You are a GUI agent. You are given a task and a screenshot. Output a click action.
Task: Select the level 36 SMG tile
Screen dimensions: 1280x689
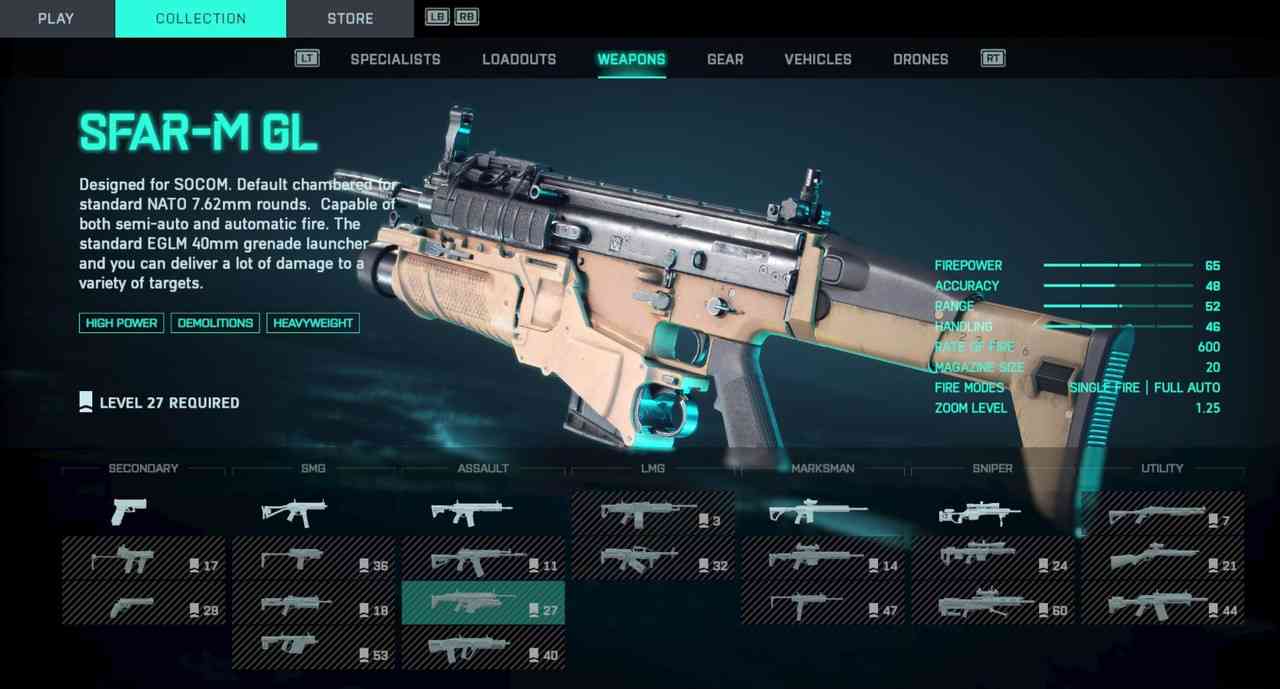pyautogui.click(x=313, y=558)
